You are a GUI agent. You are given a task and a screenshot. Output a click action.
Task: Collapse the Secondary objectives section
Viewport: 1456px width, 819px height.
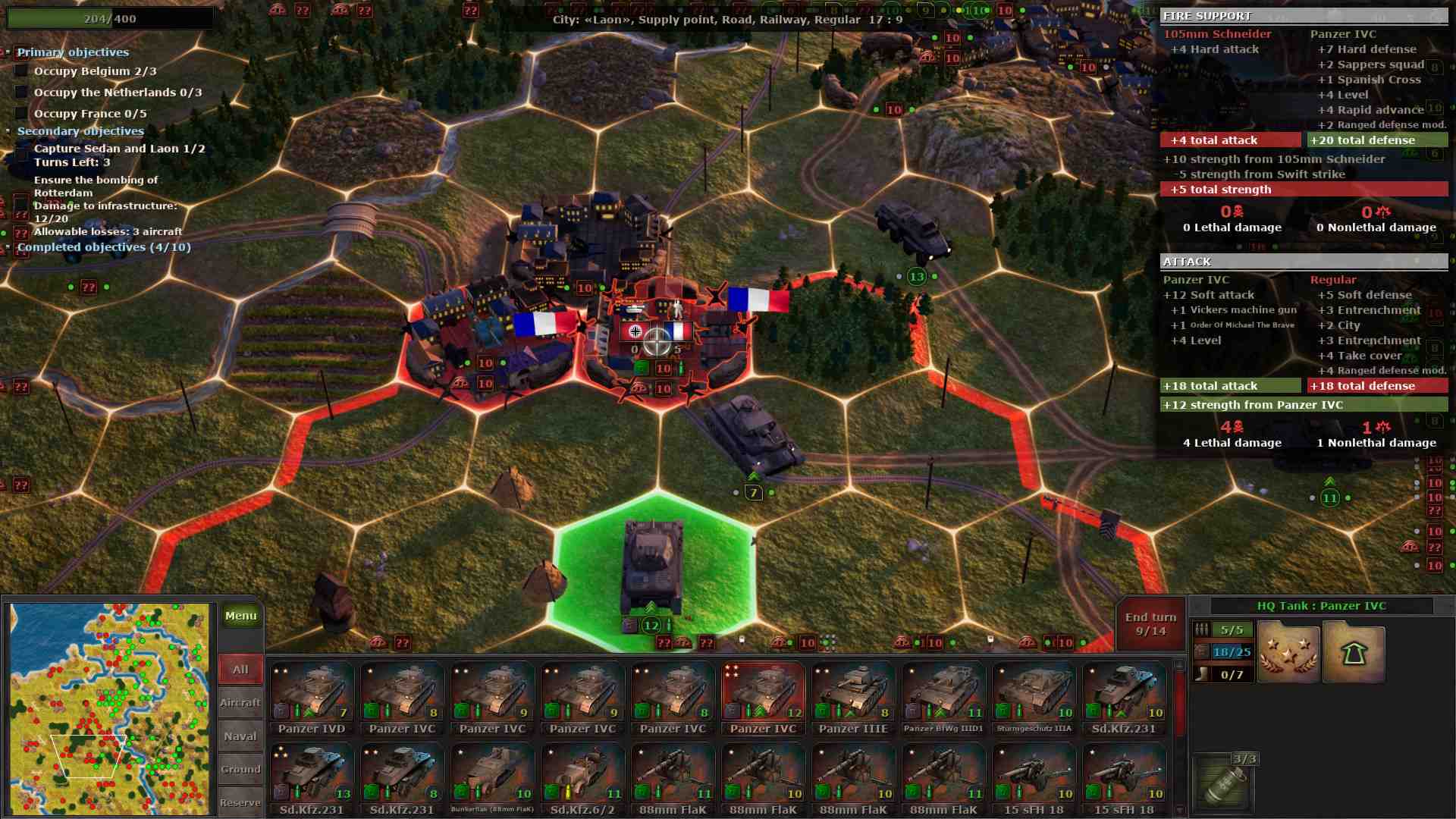point(9,130)
